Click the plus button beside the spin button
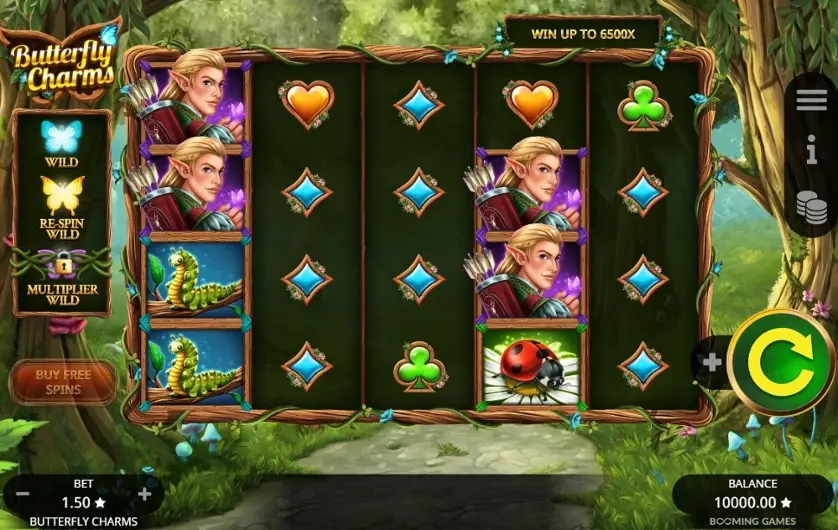 tap(711, 362)
